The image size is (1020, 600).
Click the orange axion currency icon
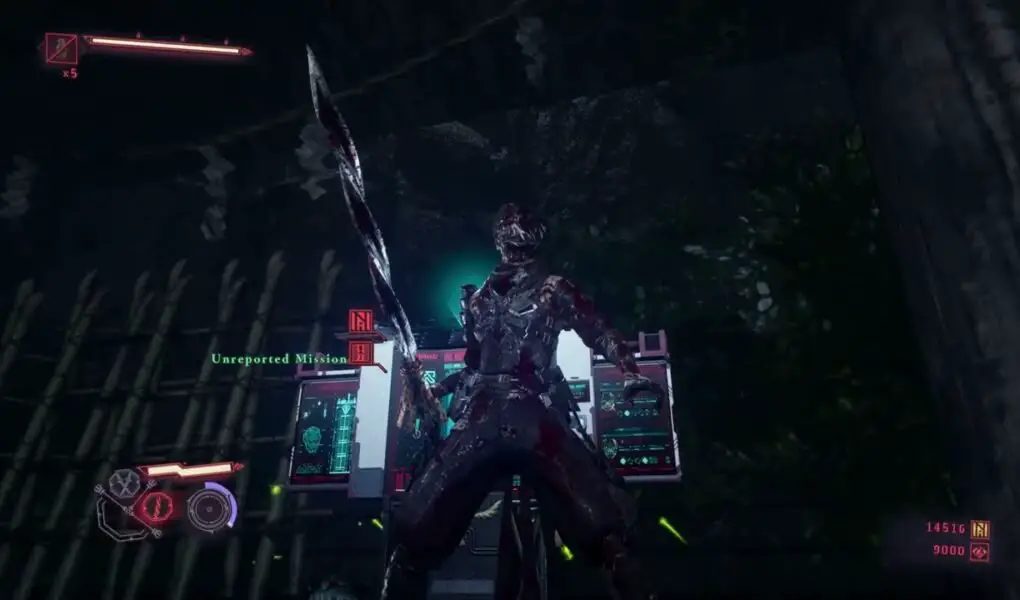coord(980,528)
